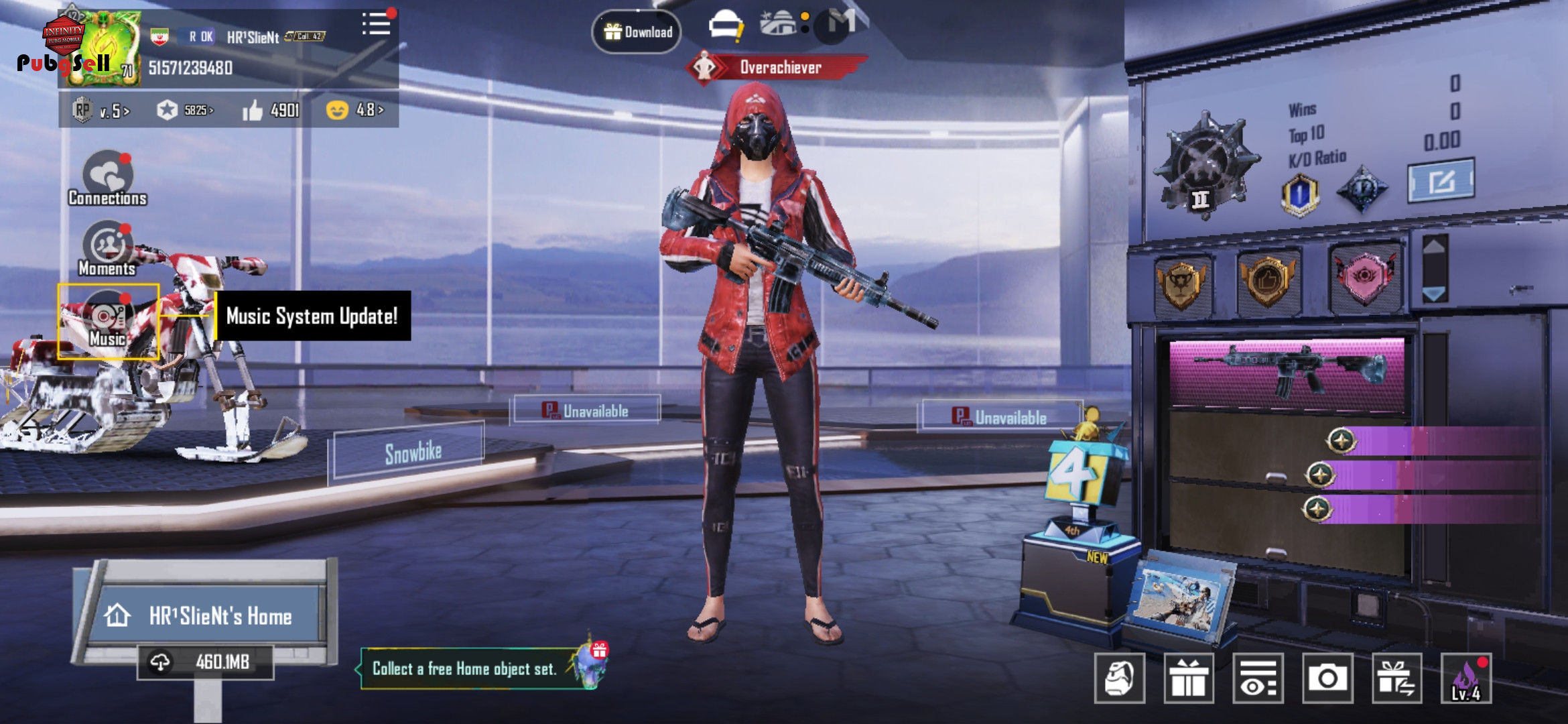Open the RP level badge
1568x724 pixels.
[101, 110]
